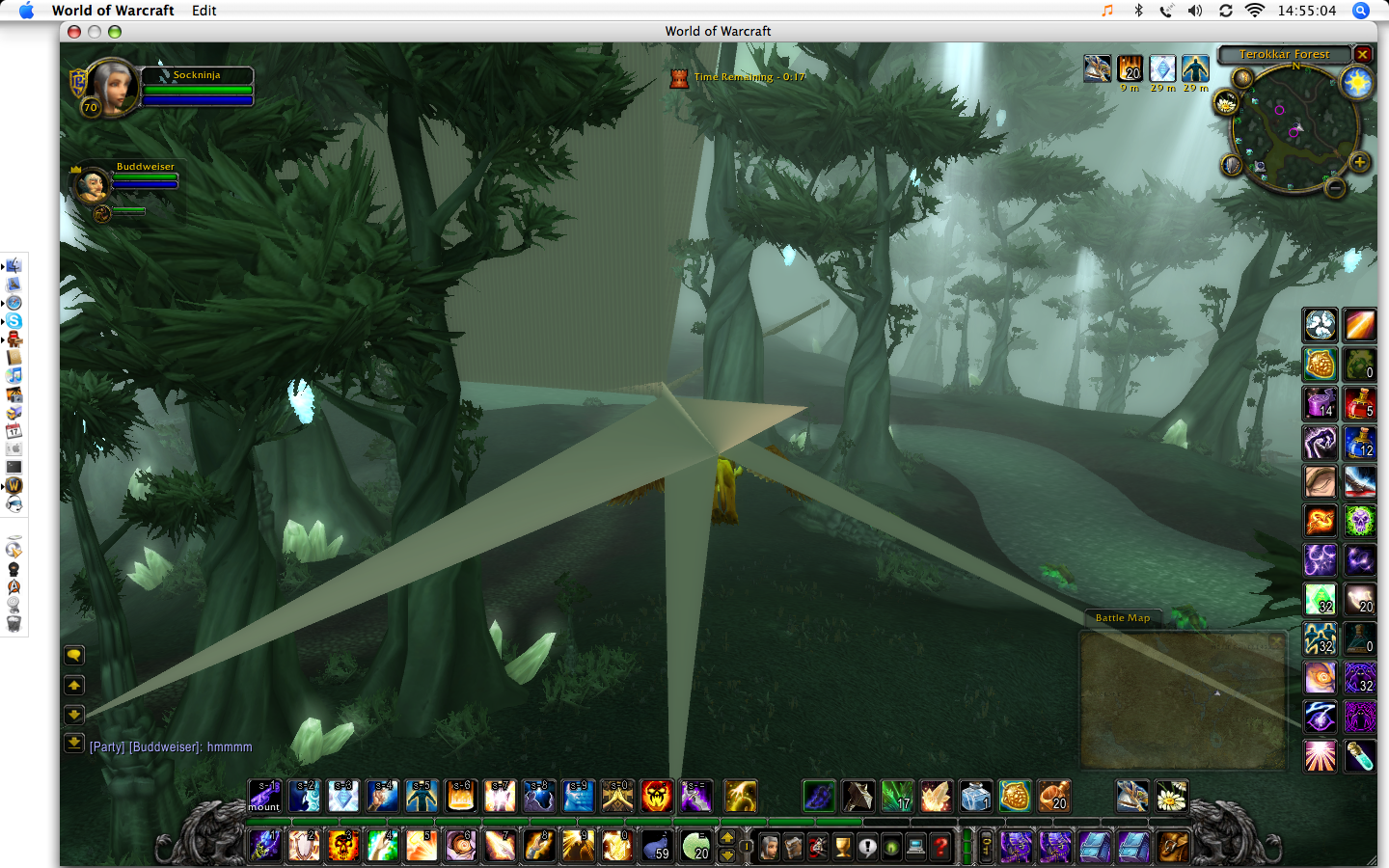Click the daisy flower tracking button on minimap
Image resolution: width=1389 pixels, height=868 pixels.
(x=1226, y=102)
